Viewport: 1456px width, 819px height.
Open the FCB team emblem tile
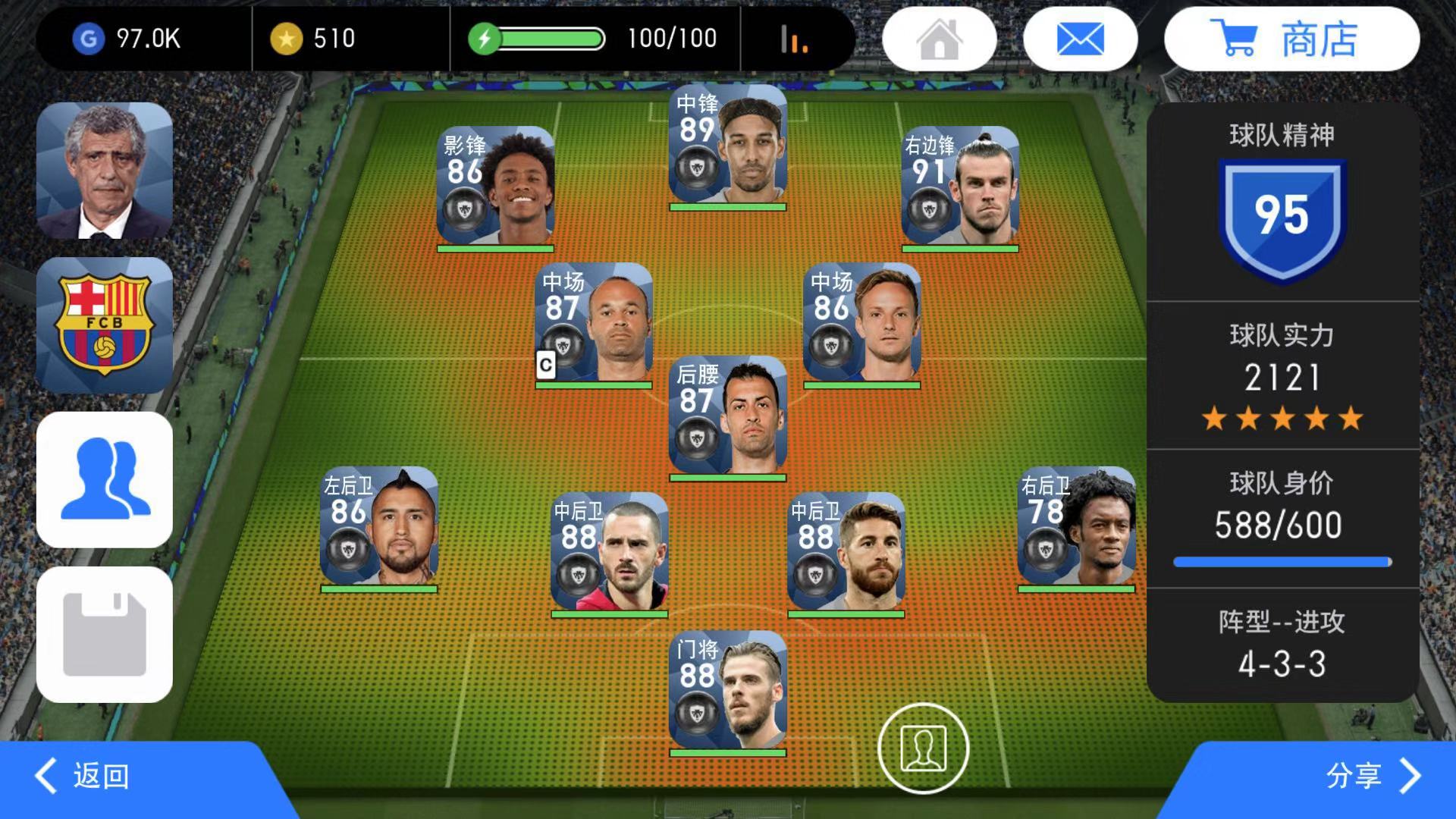tap(105, 325)
